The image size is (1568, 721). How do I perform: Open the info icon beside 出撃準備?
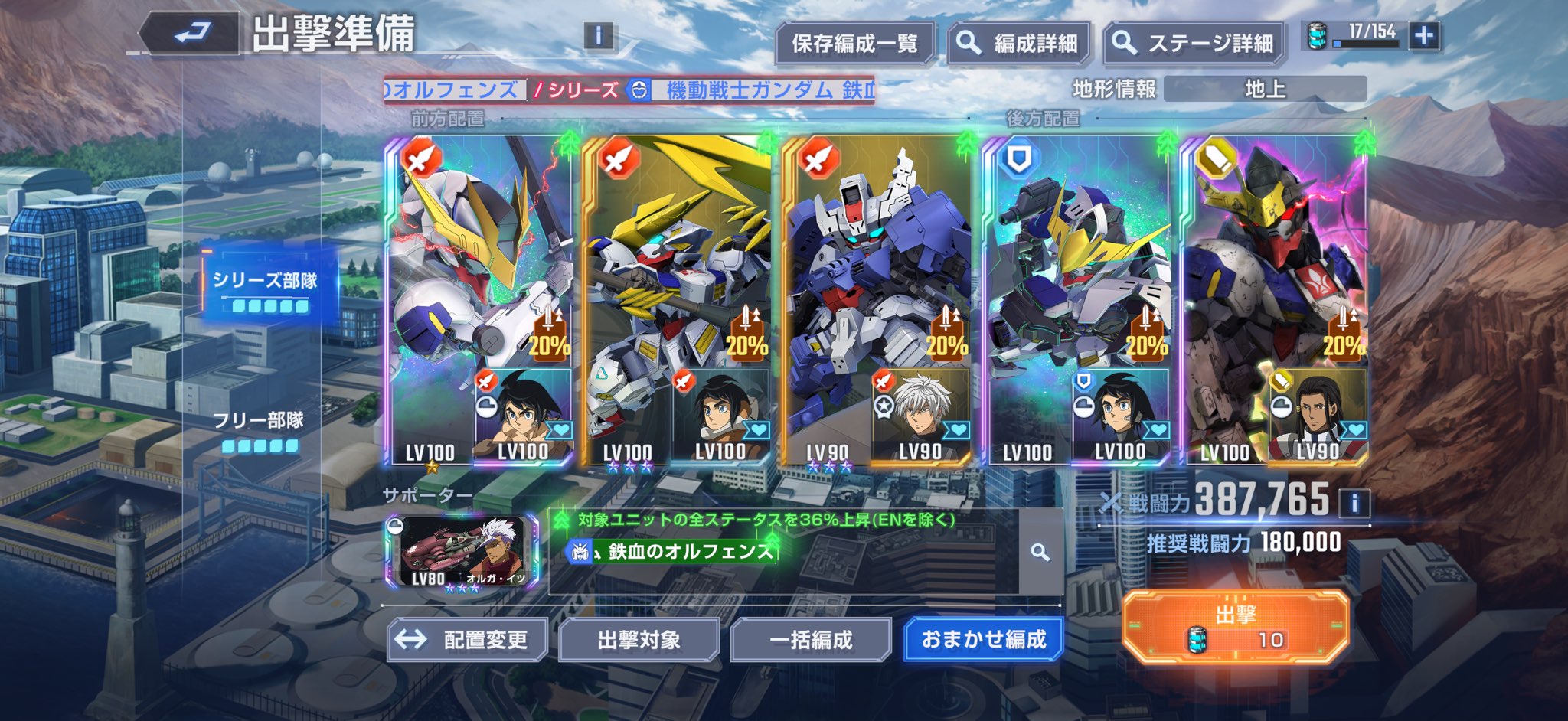point(598,35)
